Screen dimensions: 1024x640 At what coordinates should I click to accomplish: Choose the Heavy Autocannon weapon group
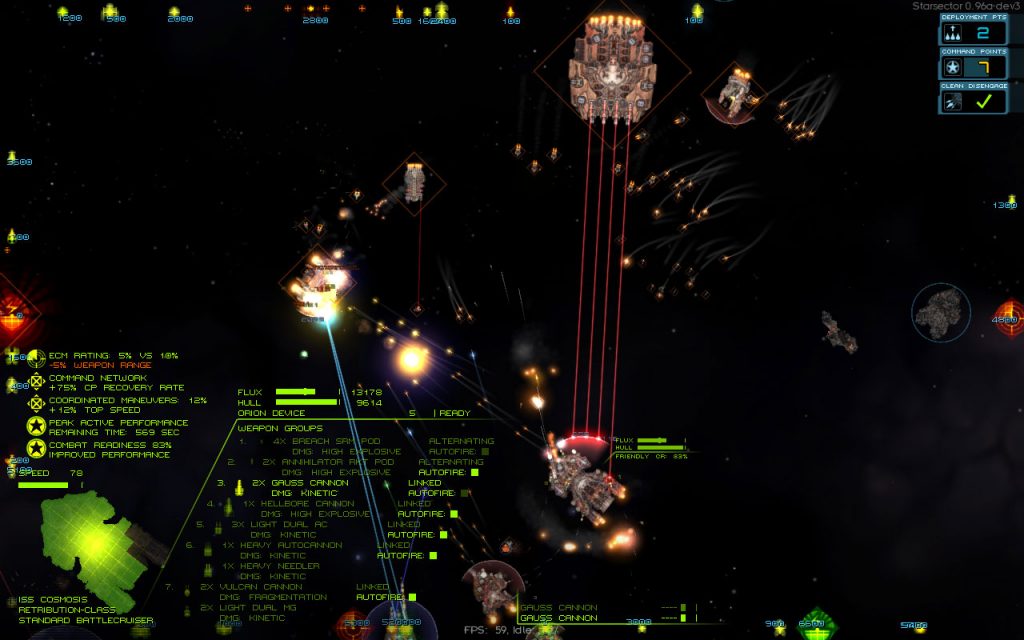coord(282,545)
